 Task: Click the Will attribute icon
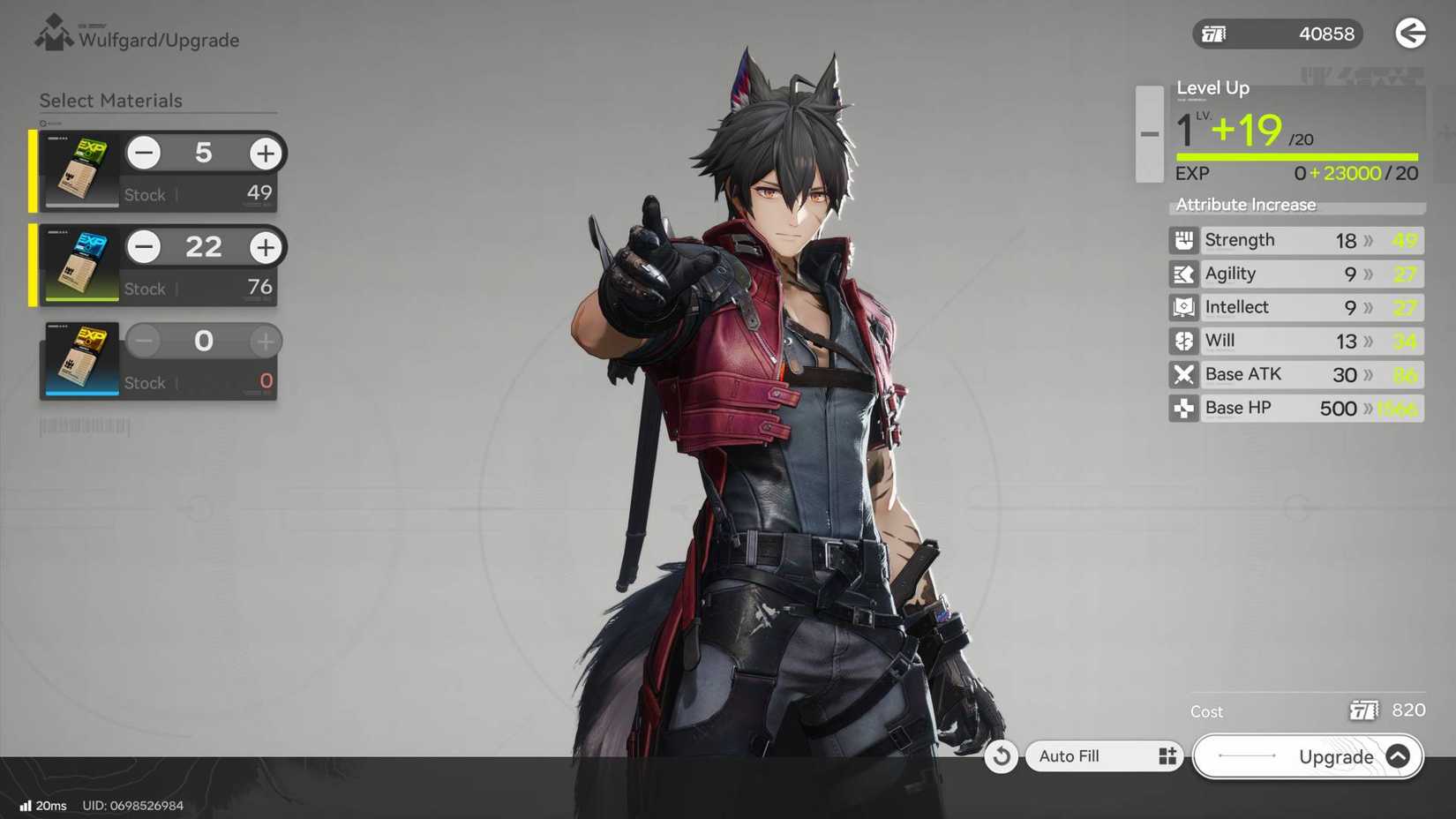(1183, 341)
